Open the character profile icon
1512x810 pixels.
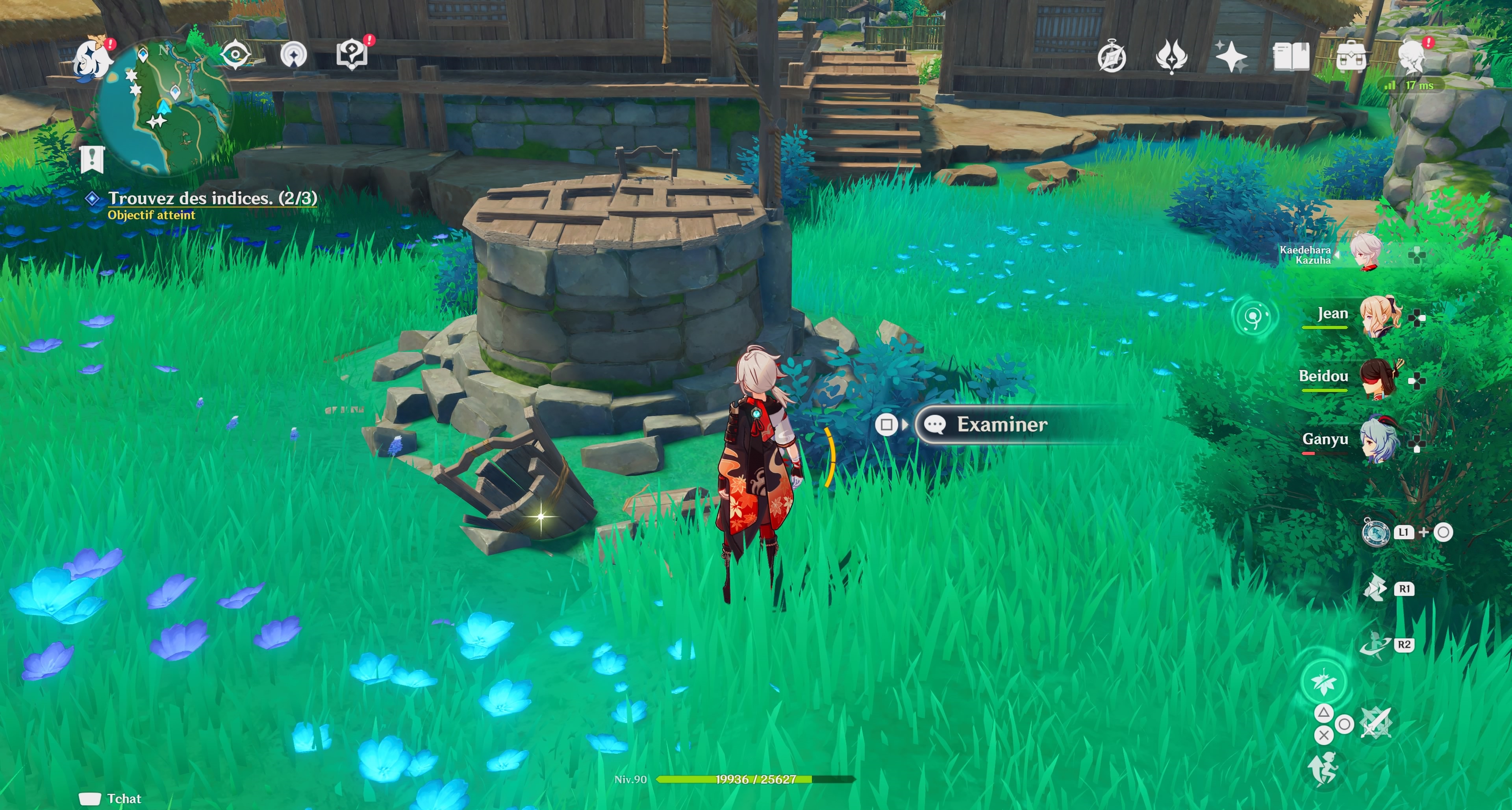[x=1412, y=57]
